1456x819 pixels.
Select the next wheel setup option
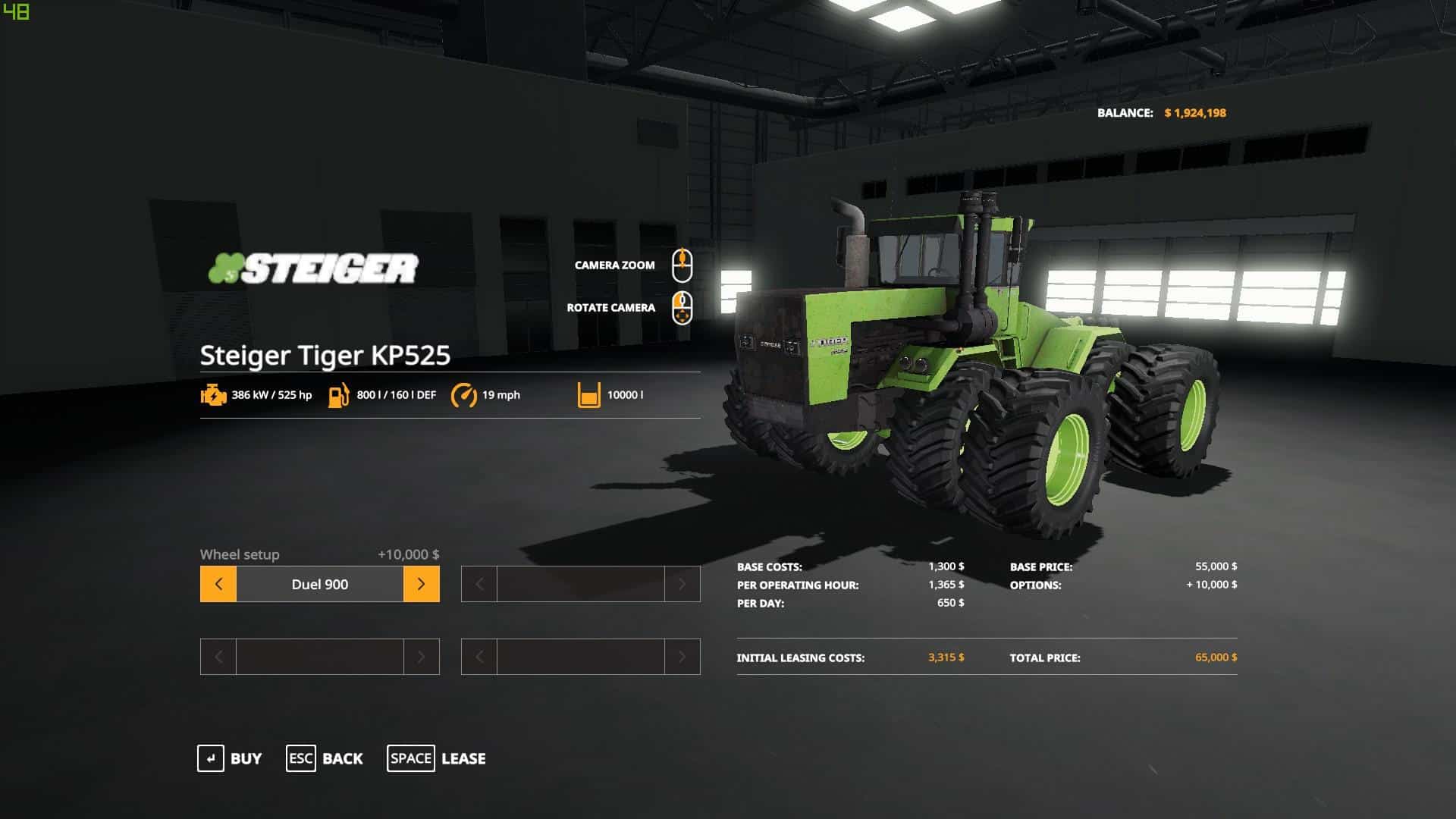pyautogui.click(x=421, y=584)
